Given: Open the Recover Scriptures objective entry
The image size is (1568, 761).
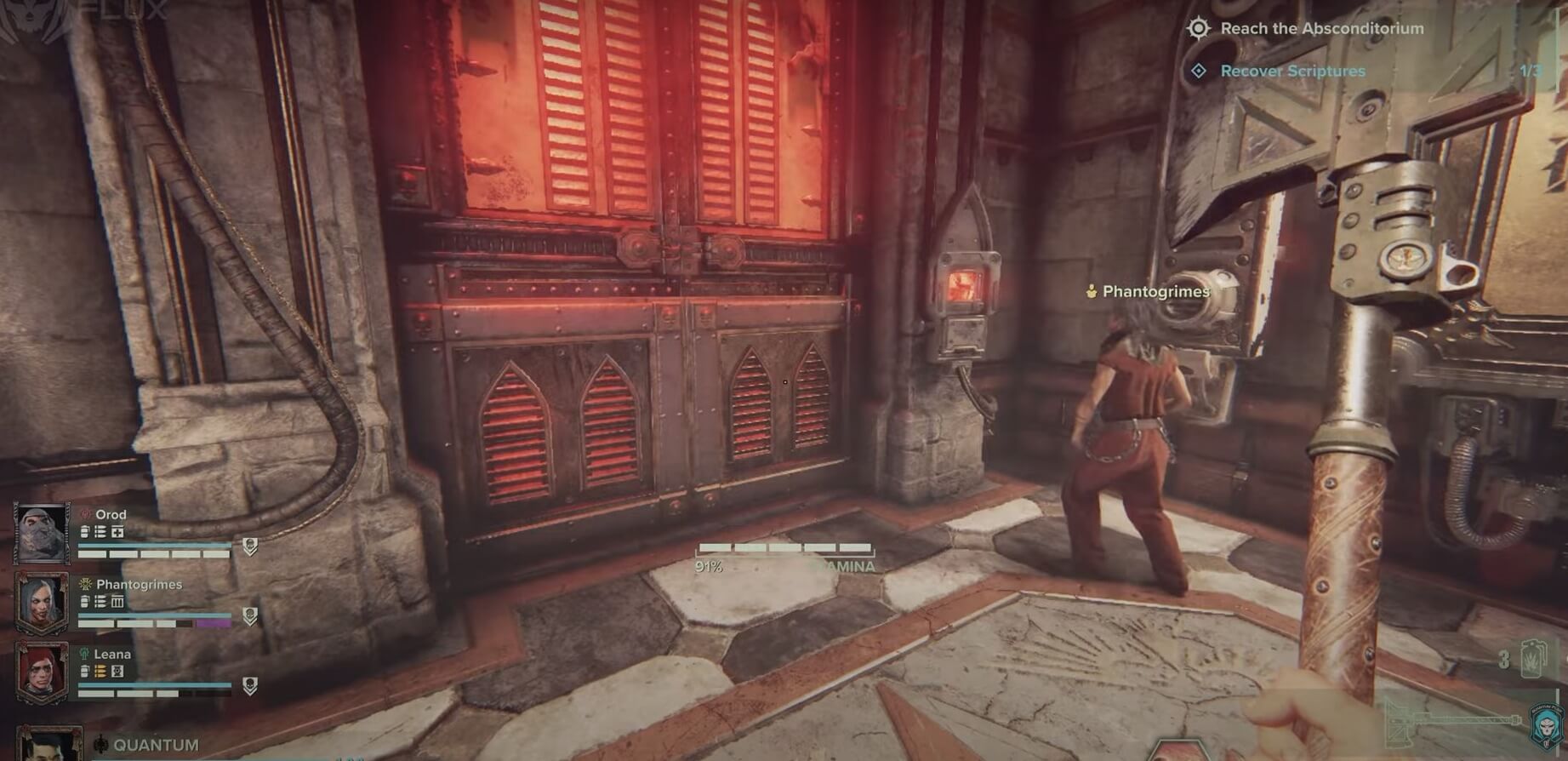Looking at the screenshot, I should (1293, 71).
